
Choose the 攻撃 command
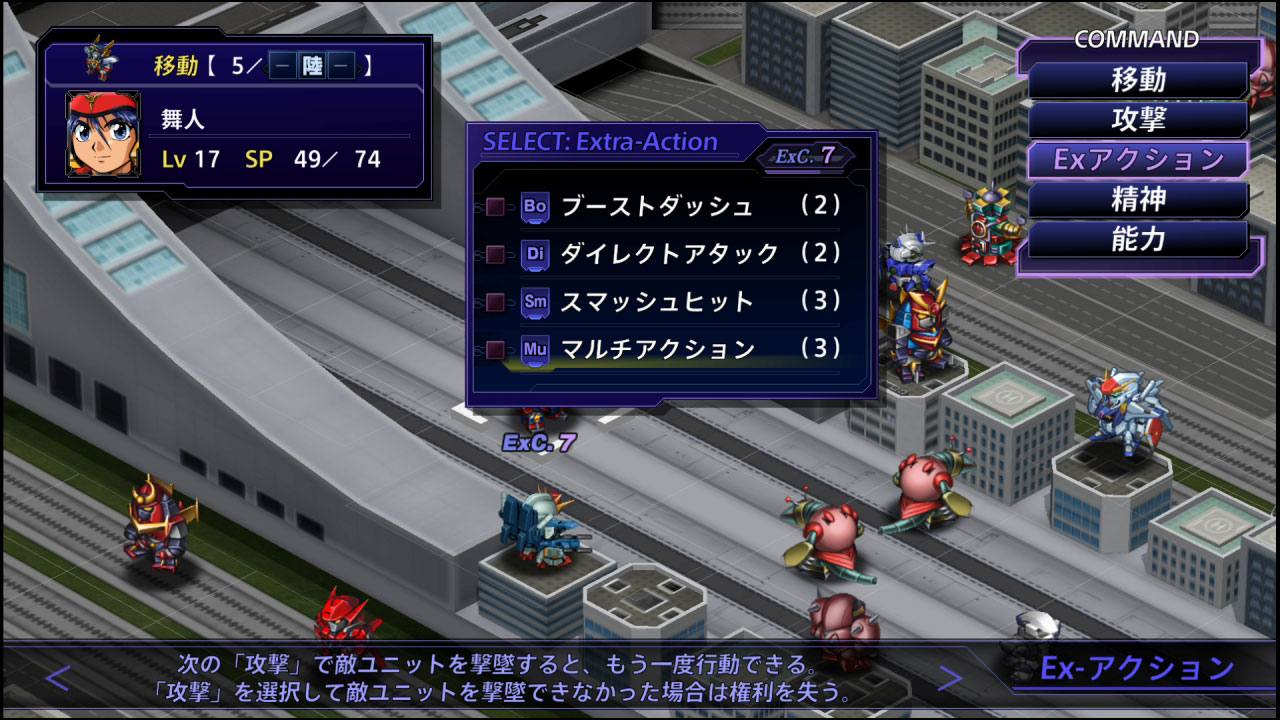pos(1138,120)
